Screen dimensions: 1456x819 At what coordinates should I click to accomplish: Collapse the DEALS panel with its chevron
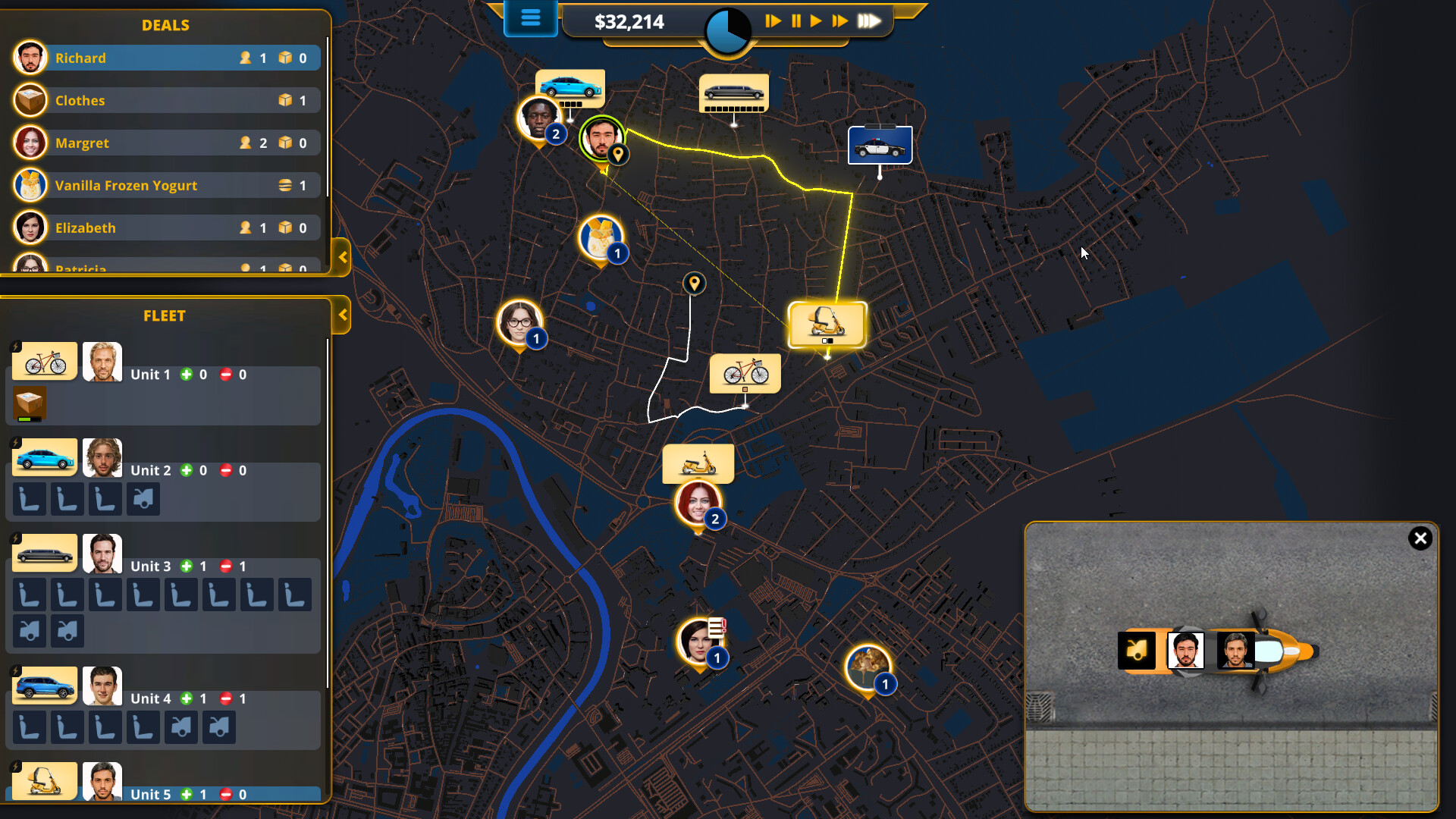pos(343,258)
